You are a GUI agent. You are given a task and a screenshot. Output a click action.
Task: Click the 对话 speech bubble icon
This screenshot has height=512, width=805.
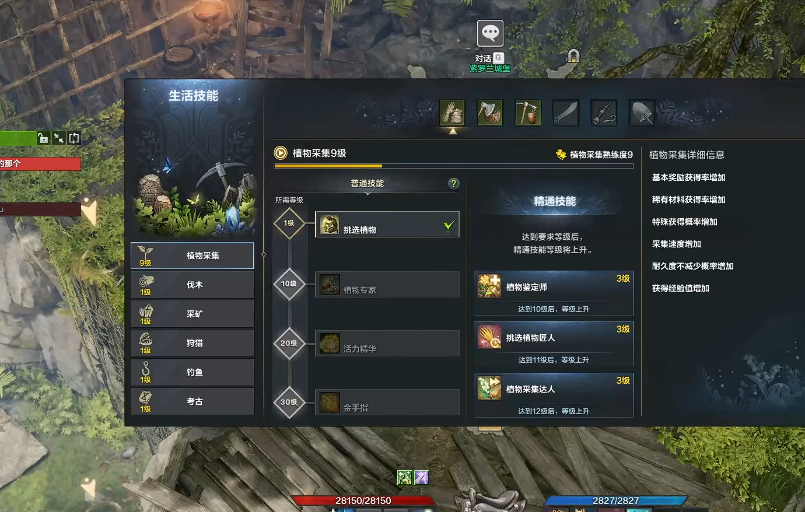pos(490,34)
